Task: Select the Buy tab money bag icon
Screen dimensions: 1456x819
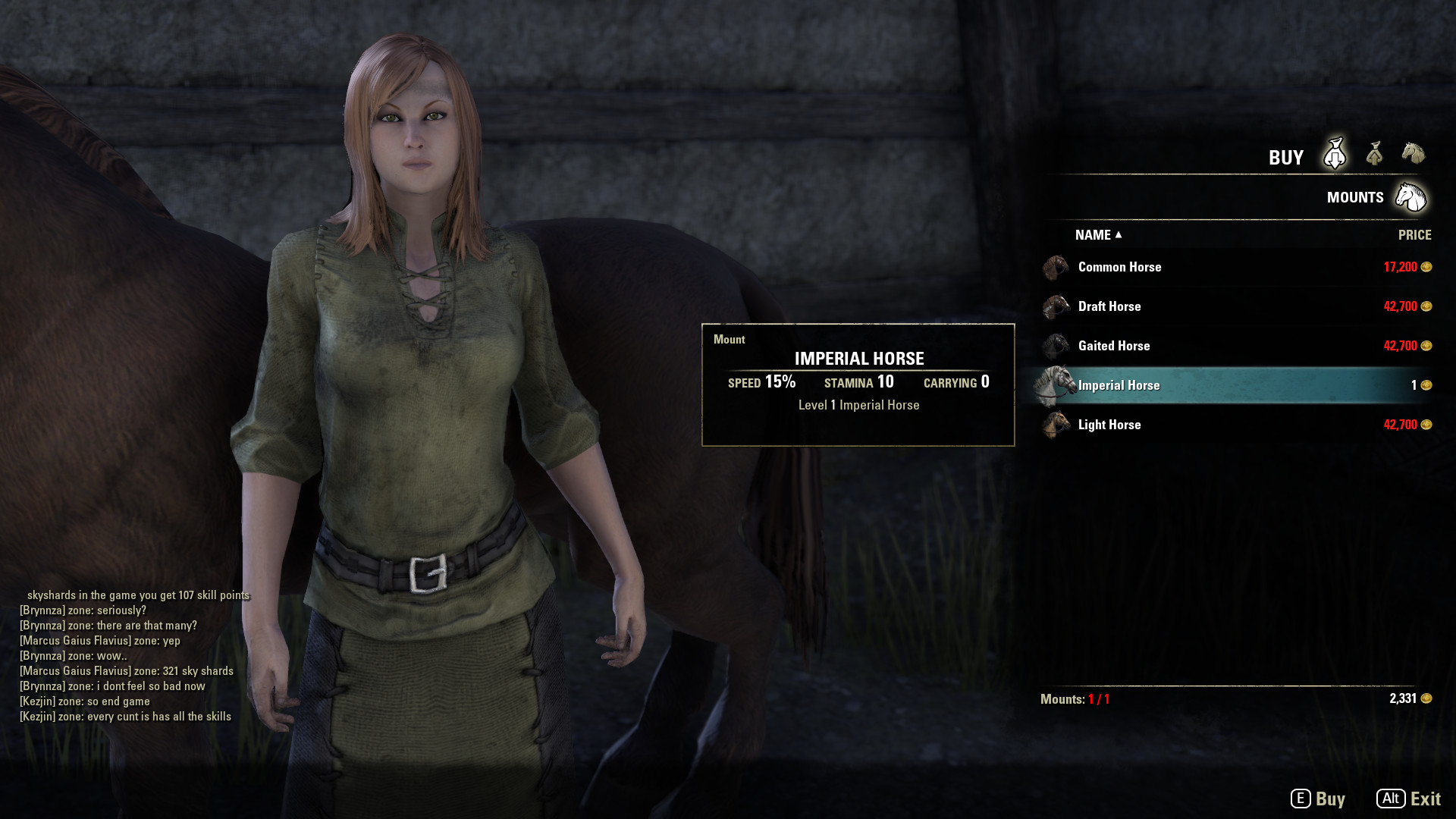Action: click(x=1335, y=154)
